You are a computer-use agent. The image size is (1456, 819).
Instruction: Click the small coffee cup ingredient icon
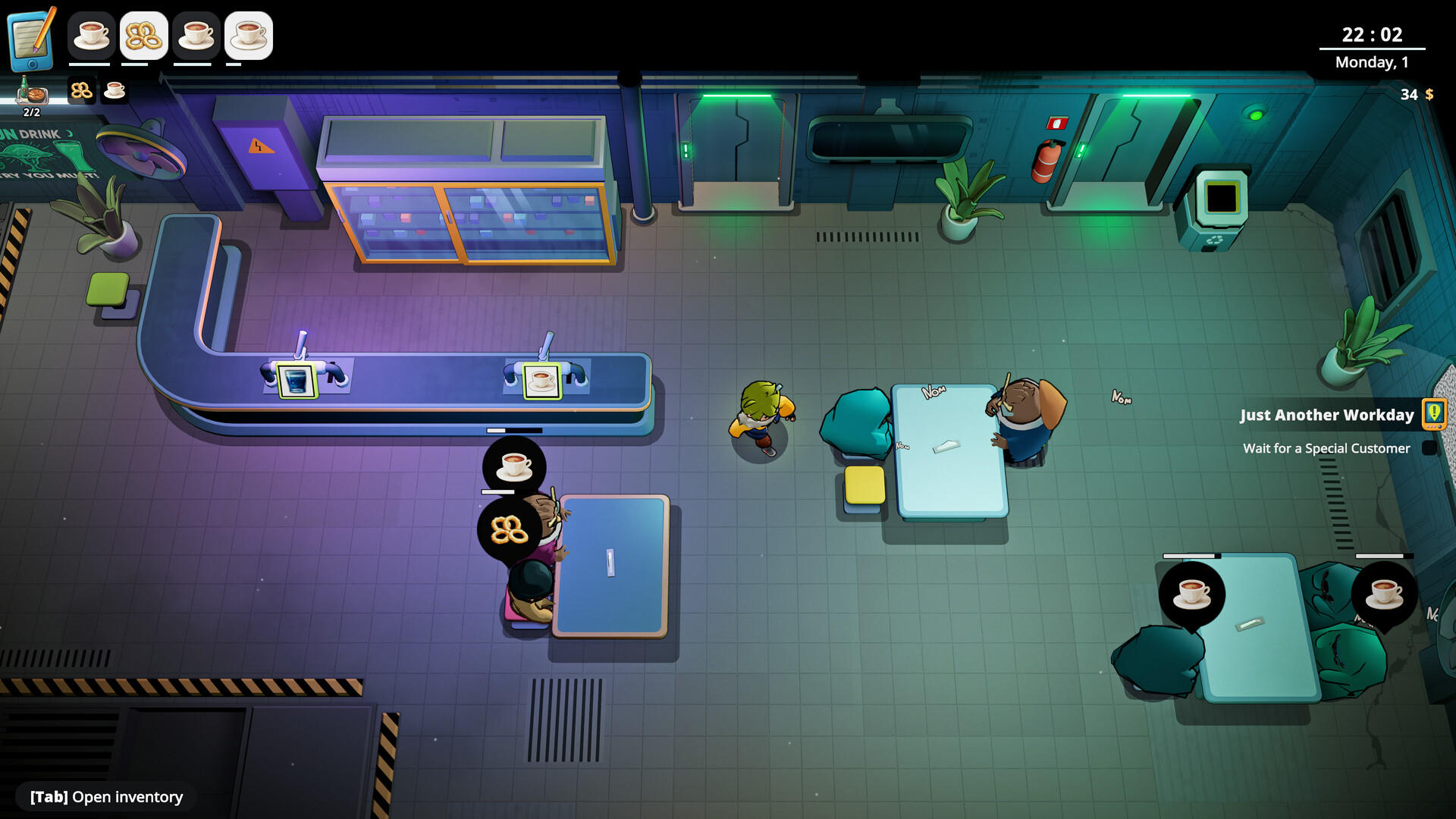point(113,91)
